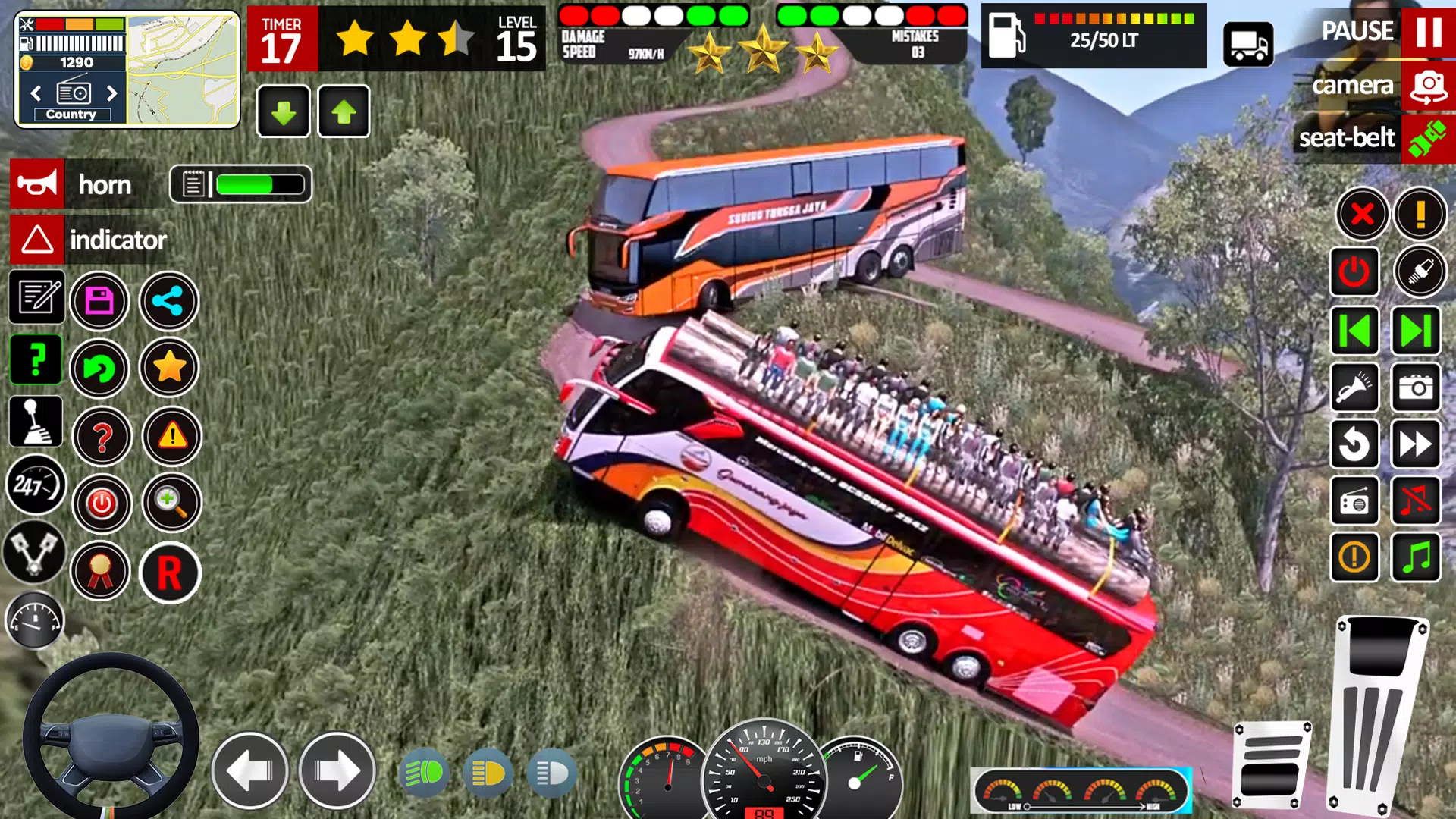
Task: Fasten the seat-belt button
Action: (1428, 138)
